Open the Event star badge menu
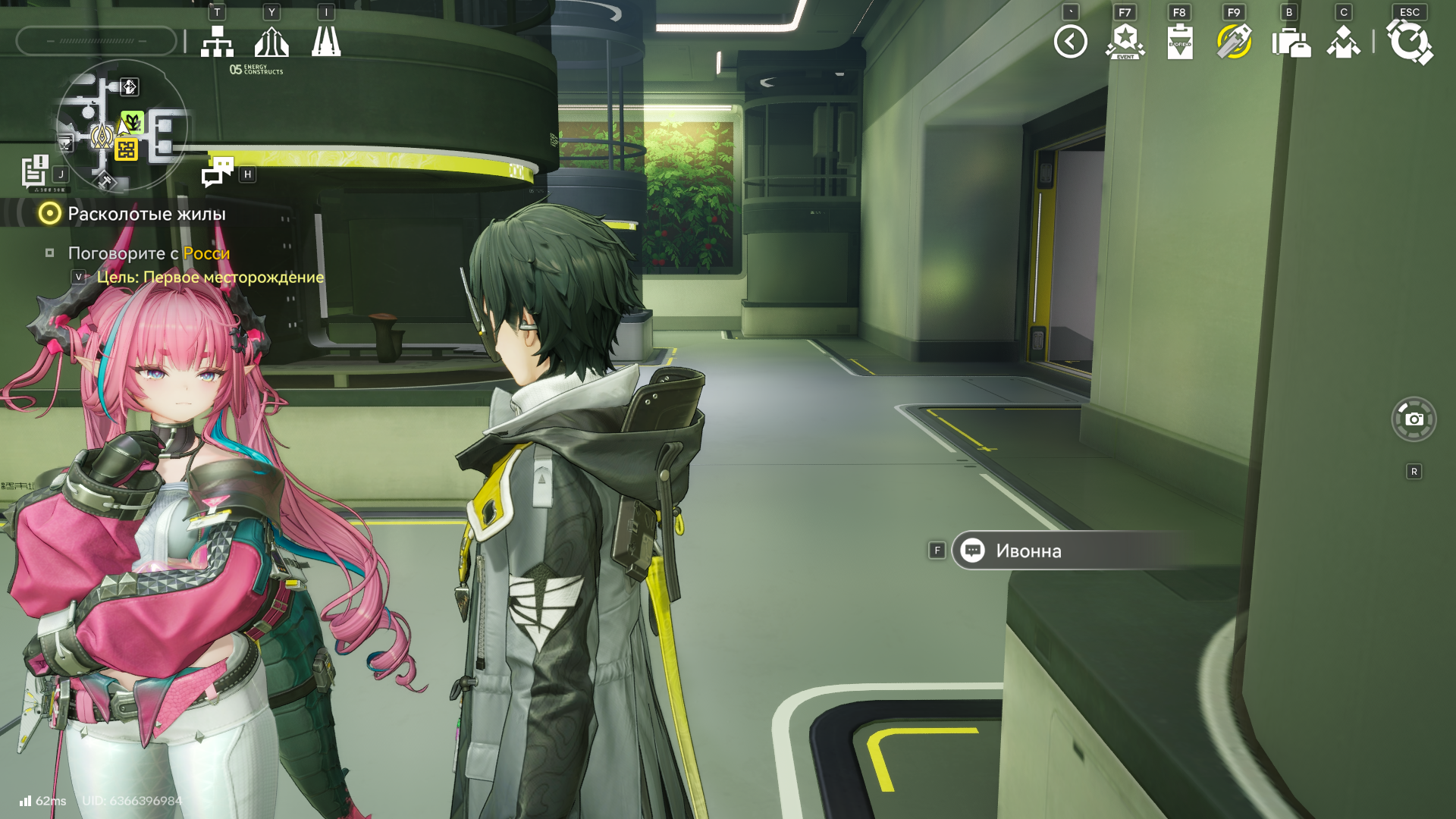The height and width of the screenshot is (819, 1456). point(1125,42)
